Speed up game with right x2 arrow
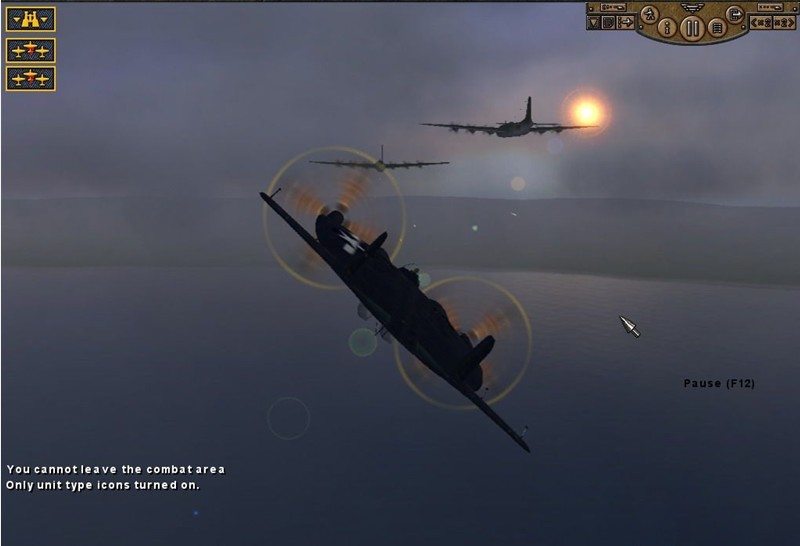This screenshot has height=546, width=800. (785, 22)
